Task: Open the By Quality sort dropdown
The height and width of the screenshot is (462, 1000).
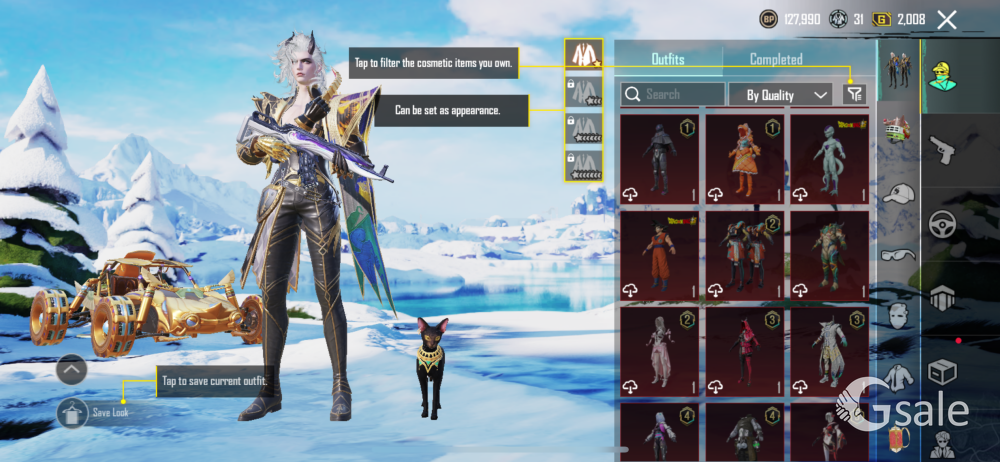Action: [788, 95]
